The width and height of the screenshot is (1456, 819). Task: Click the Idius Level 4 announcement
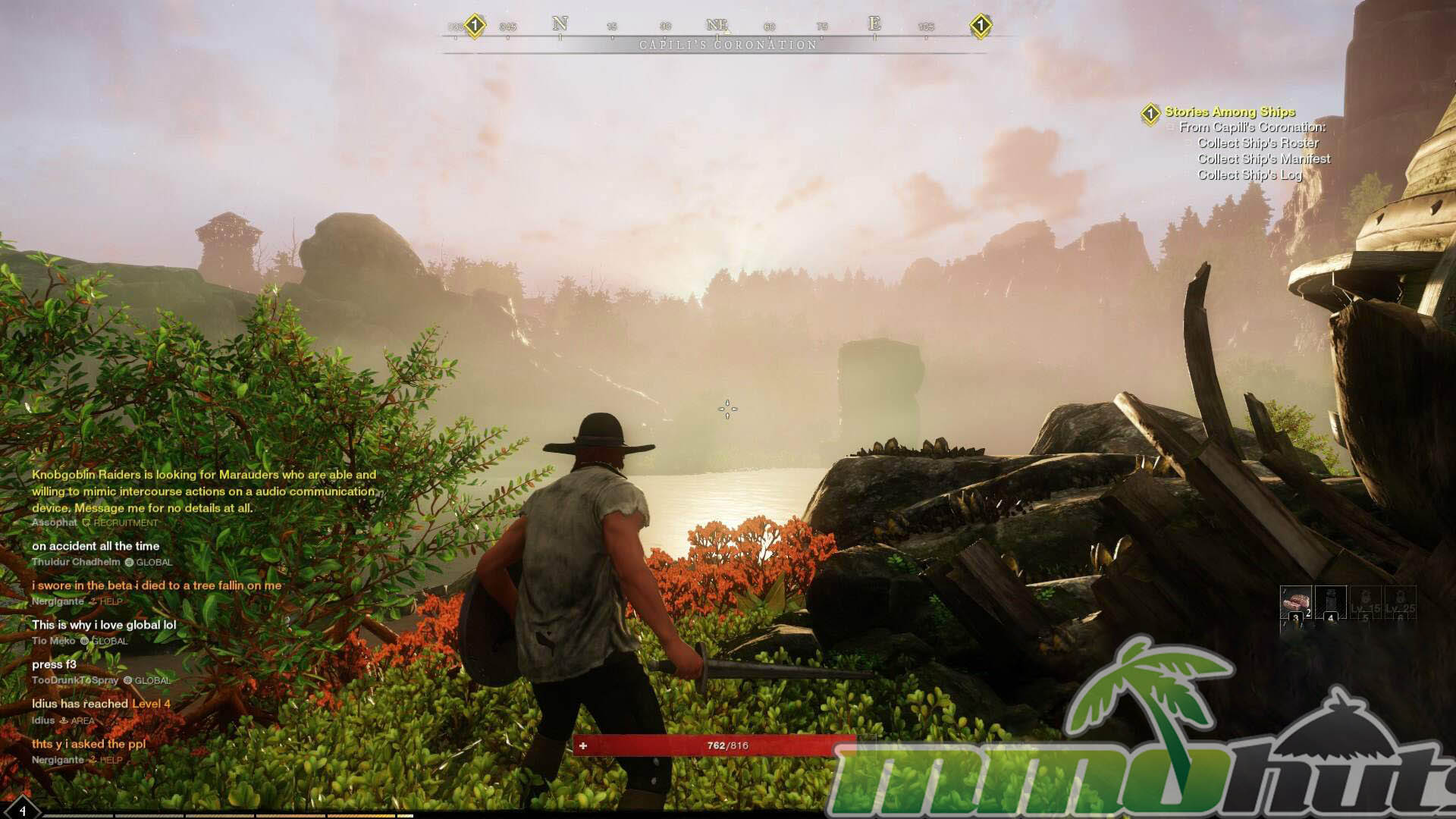coord(101,704)
